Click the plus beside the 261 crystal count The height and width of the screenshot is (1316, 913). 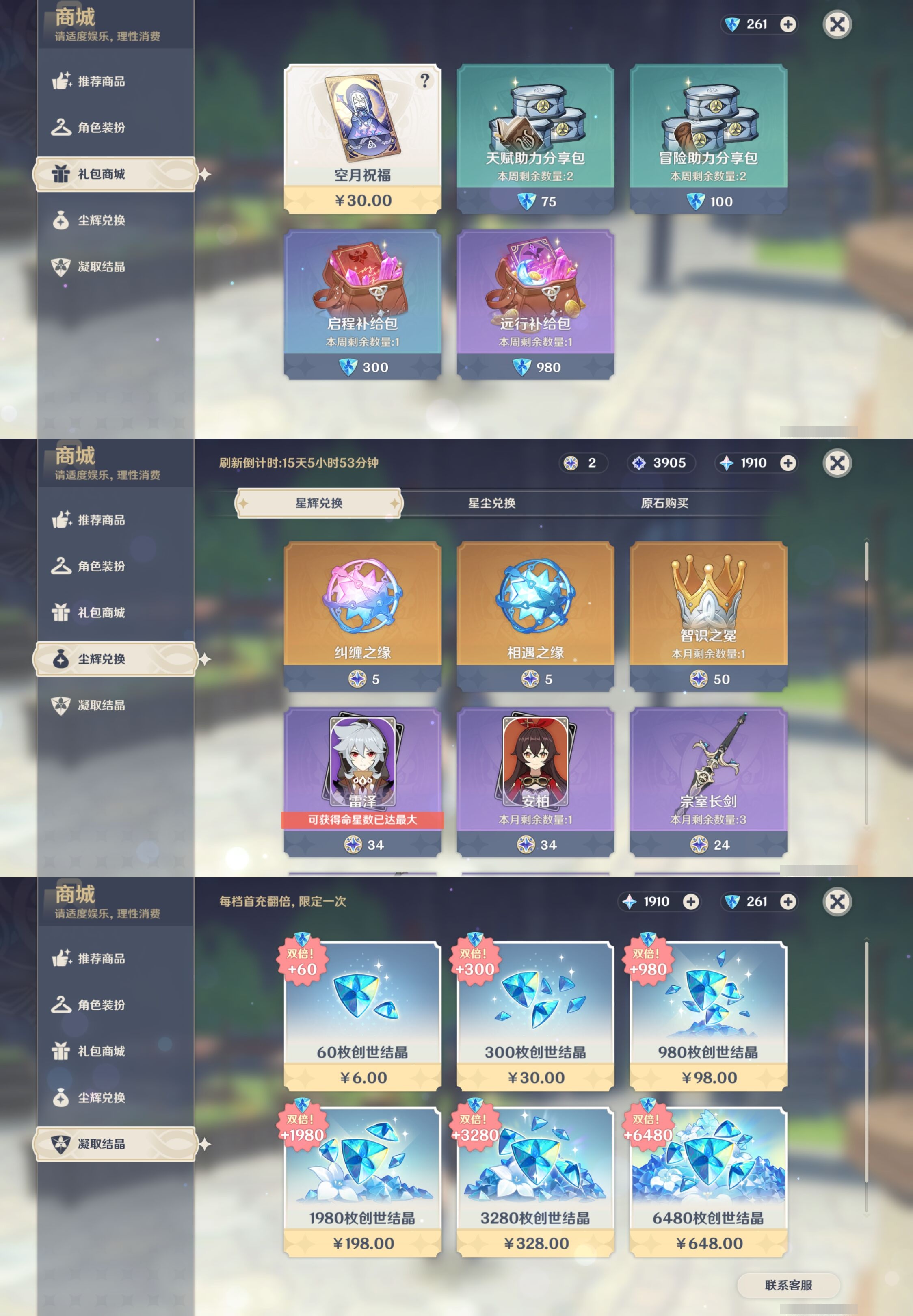tap(788, 25)
